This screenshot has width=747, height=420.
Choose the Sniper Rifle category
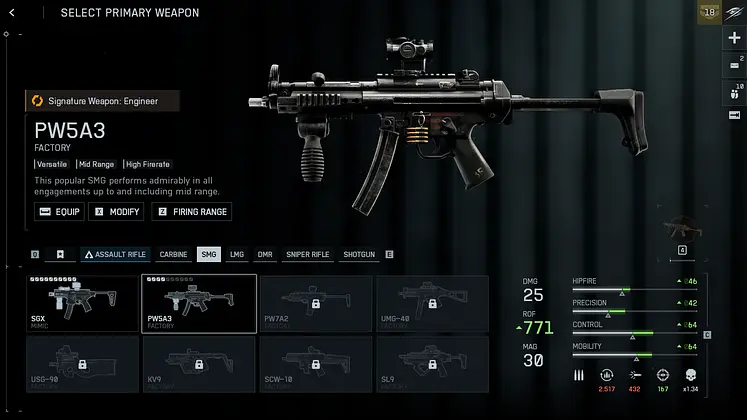pyautogui.click(x=307, y=255)
